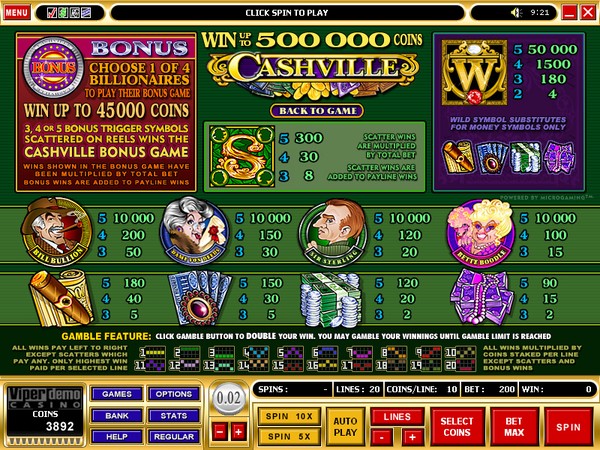Toggle the sound speaker icon
Viewport: 600px width, 450px height.
517,12
